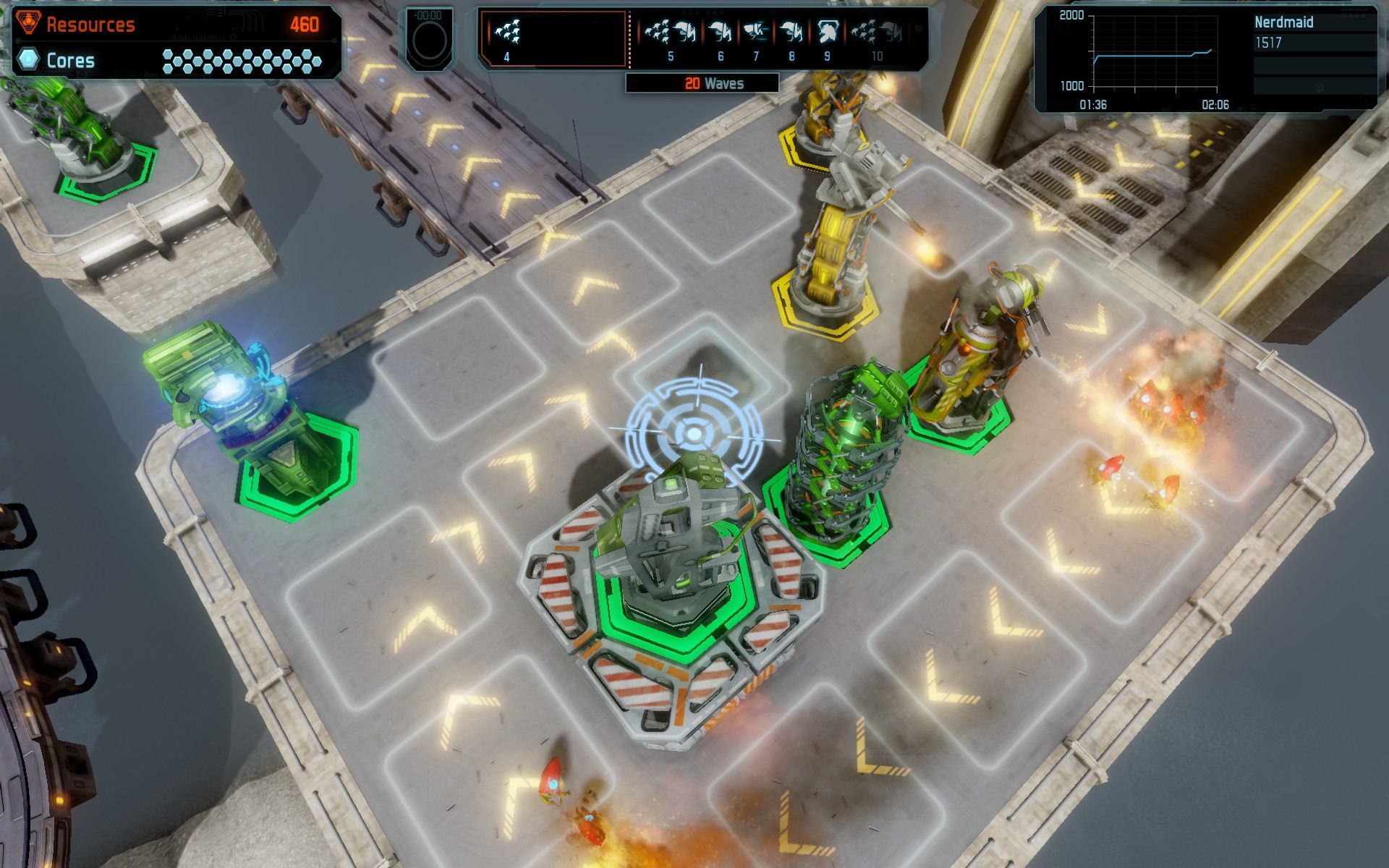
Task: Click the score 1517 readout
Action: (1270, 42)
